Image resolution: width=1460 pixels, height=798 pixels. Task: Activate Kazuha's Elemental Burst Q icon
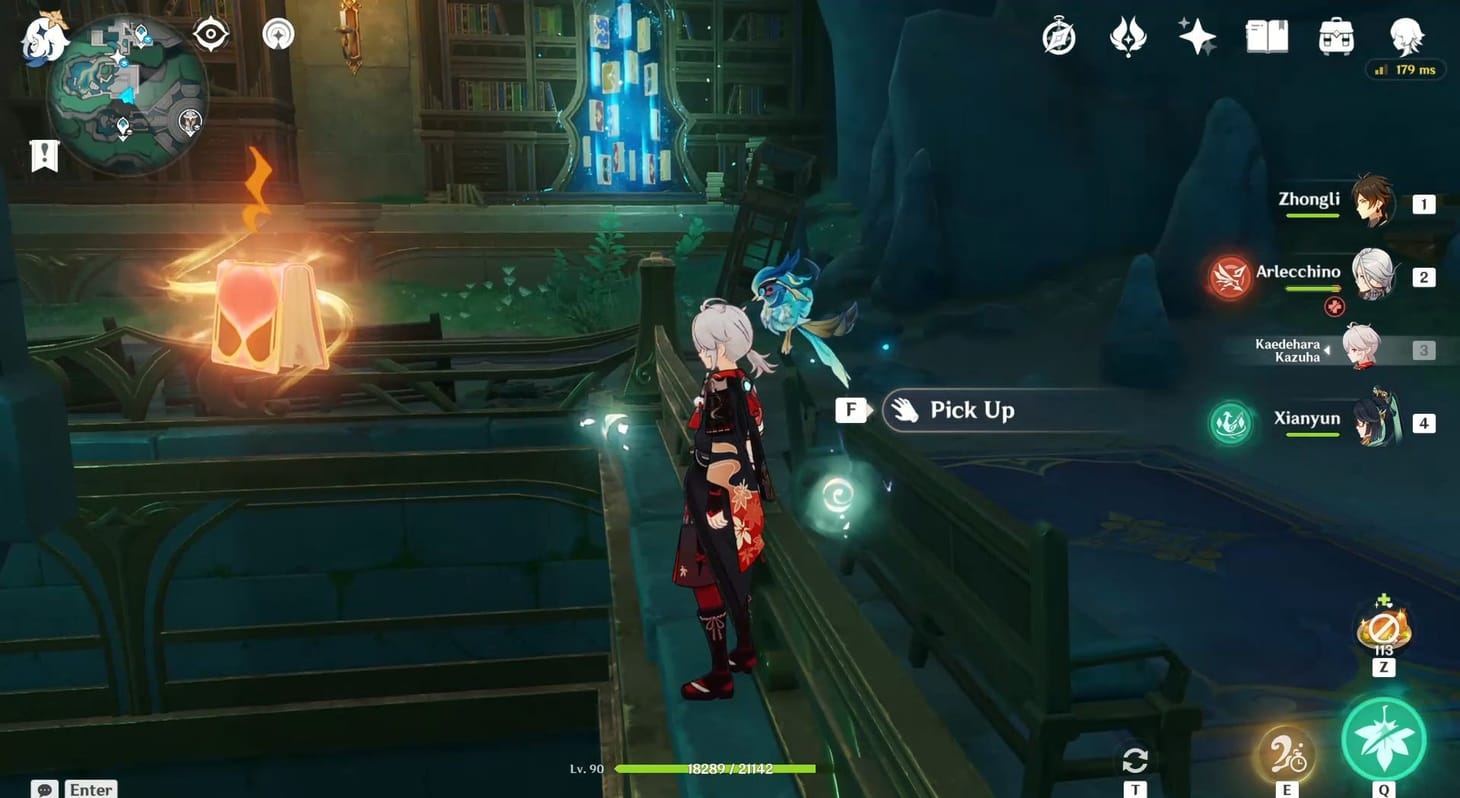pos(1384,737)
